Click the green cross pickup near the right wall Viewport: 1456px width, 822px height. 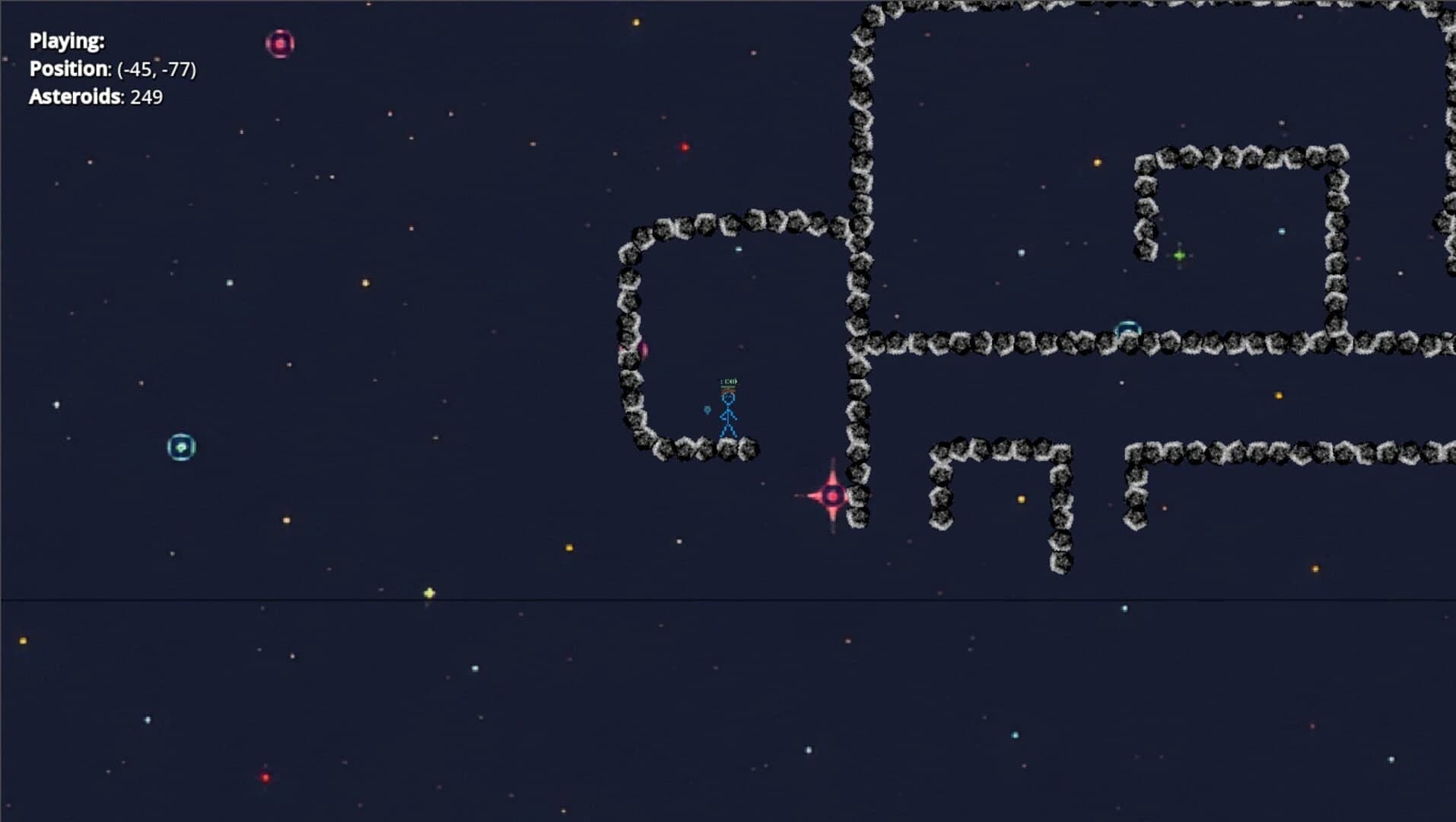tap(1180, 256)
